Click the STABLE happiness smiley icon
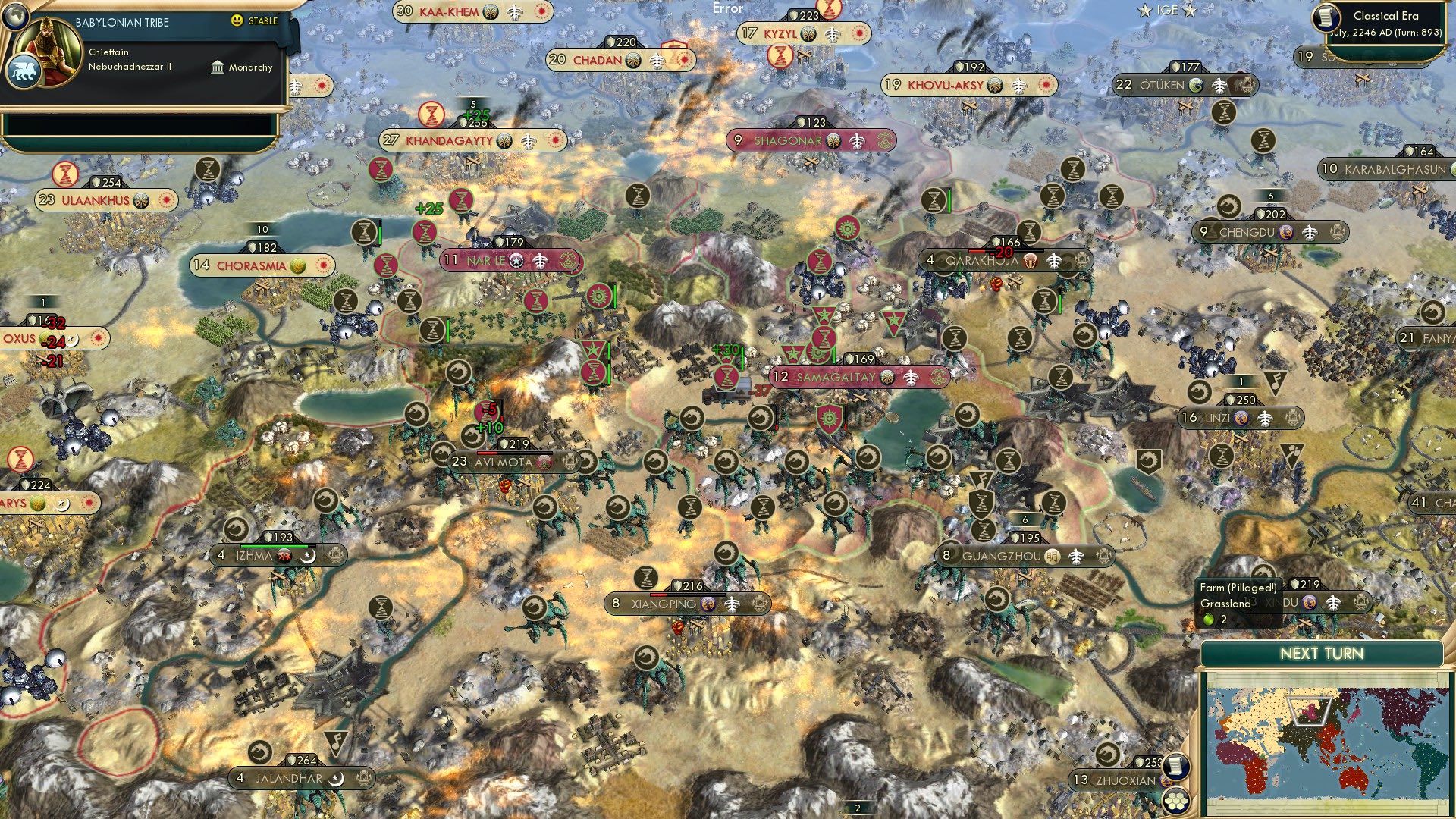Screen dimensions: 1456x819 pyautogui.click(x=237, y=22)
